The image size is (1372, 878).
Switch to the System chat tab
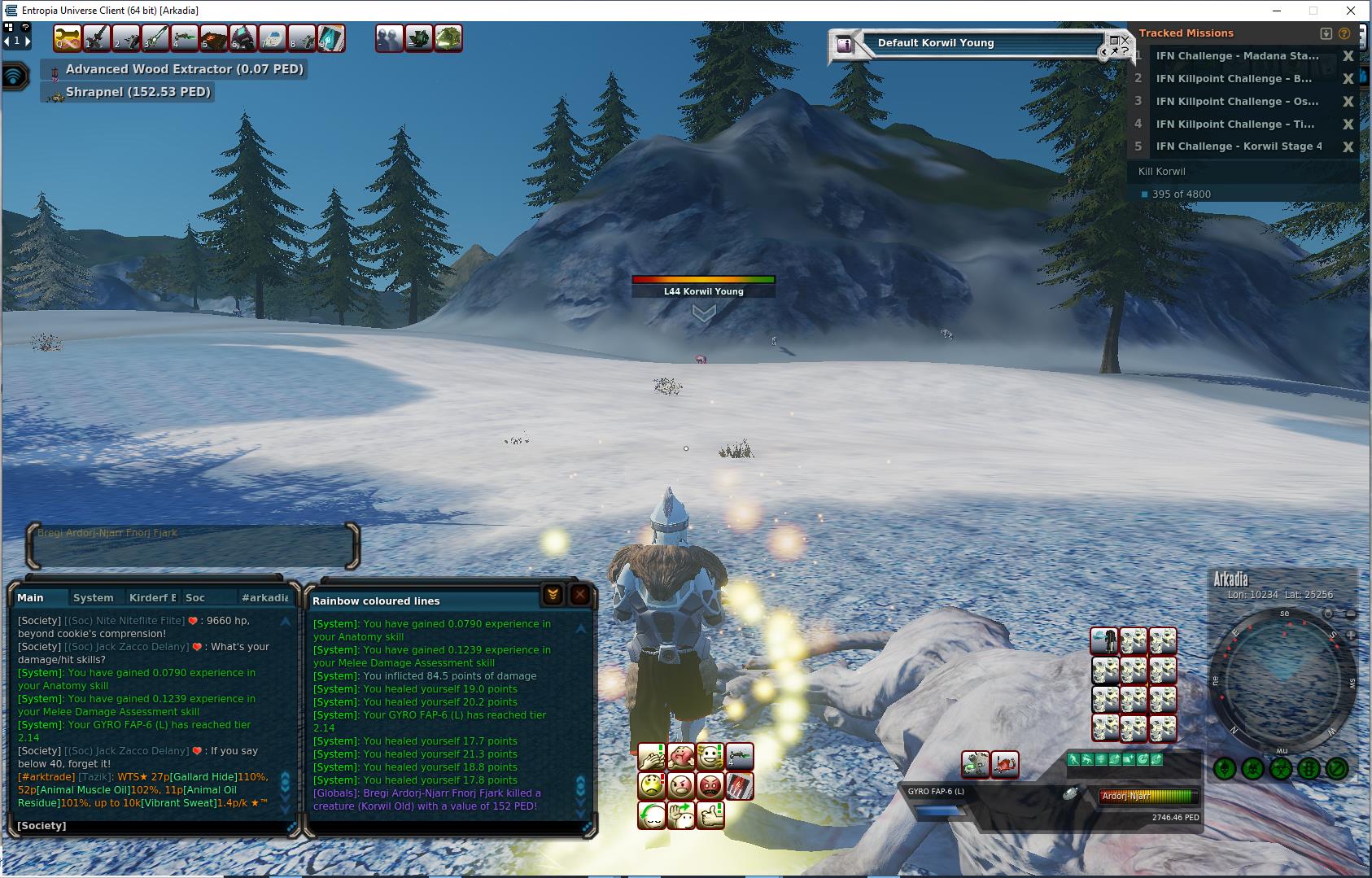(x=93, y=597)
